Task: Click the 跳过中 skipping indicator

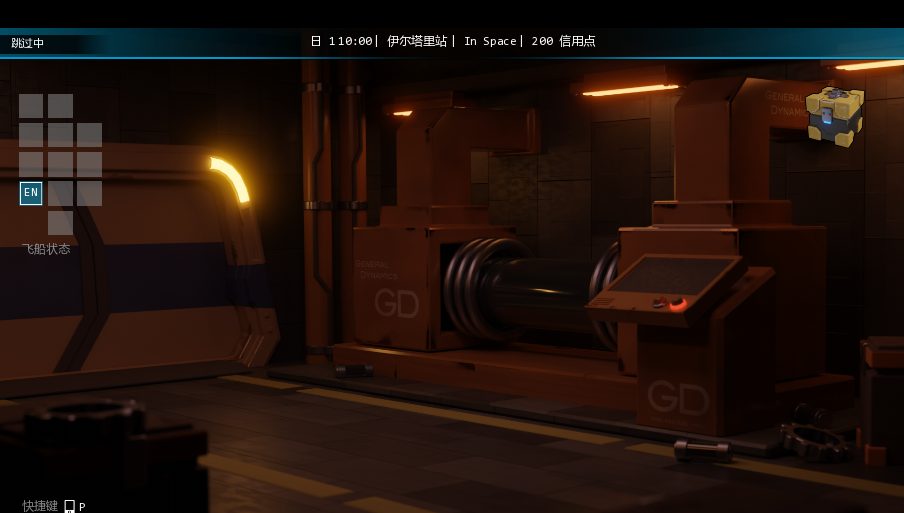Action: pyautogui.click(x=28, y=43)
